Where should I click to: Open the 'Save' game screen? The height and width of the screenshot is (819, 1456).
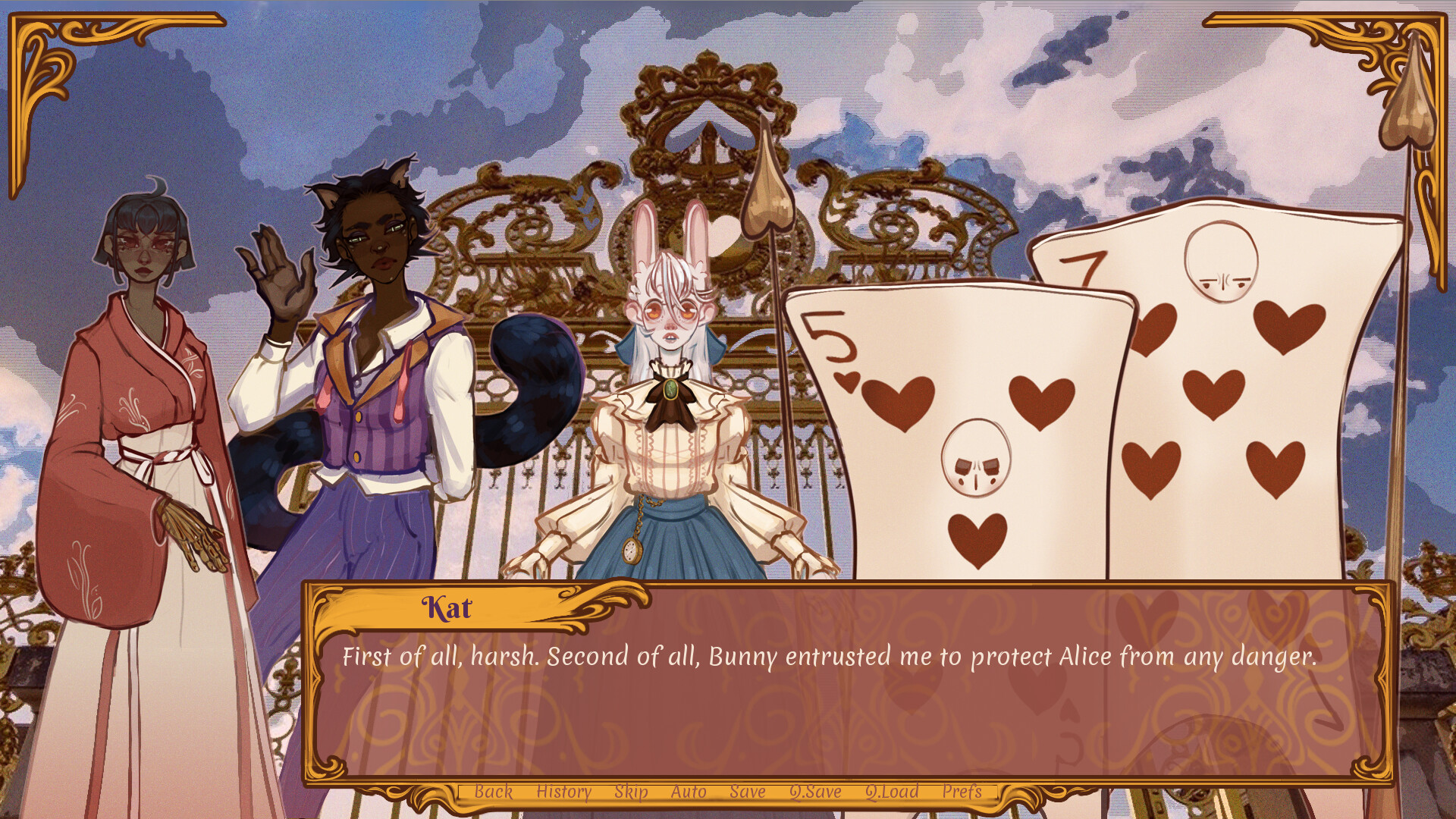[x=747, y=792]
